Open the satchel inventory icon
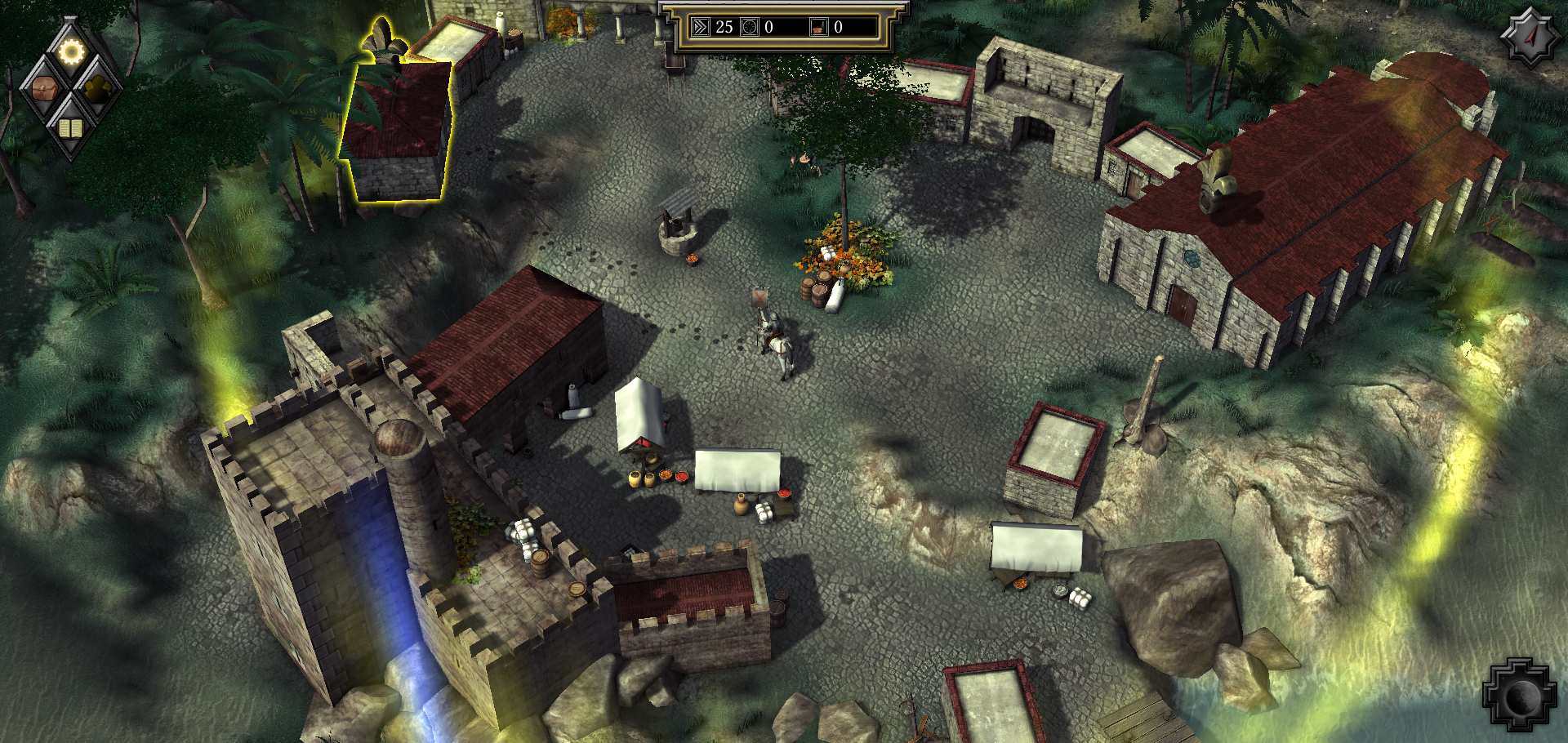 (45, 90)
